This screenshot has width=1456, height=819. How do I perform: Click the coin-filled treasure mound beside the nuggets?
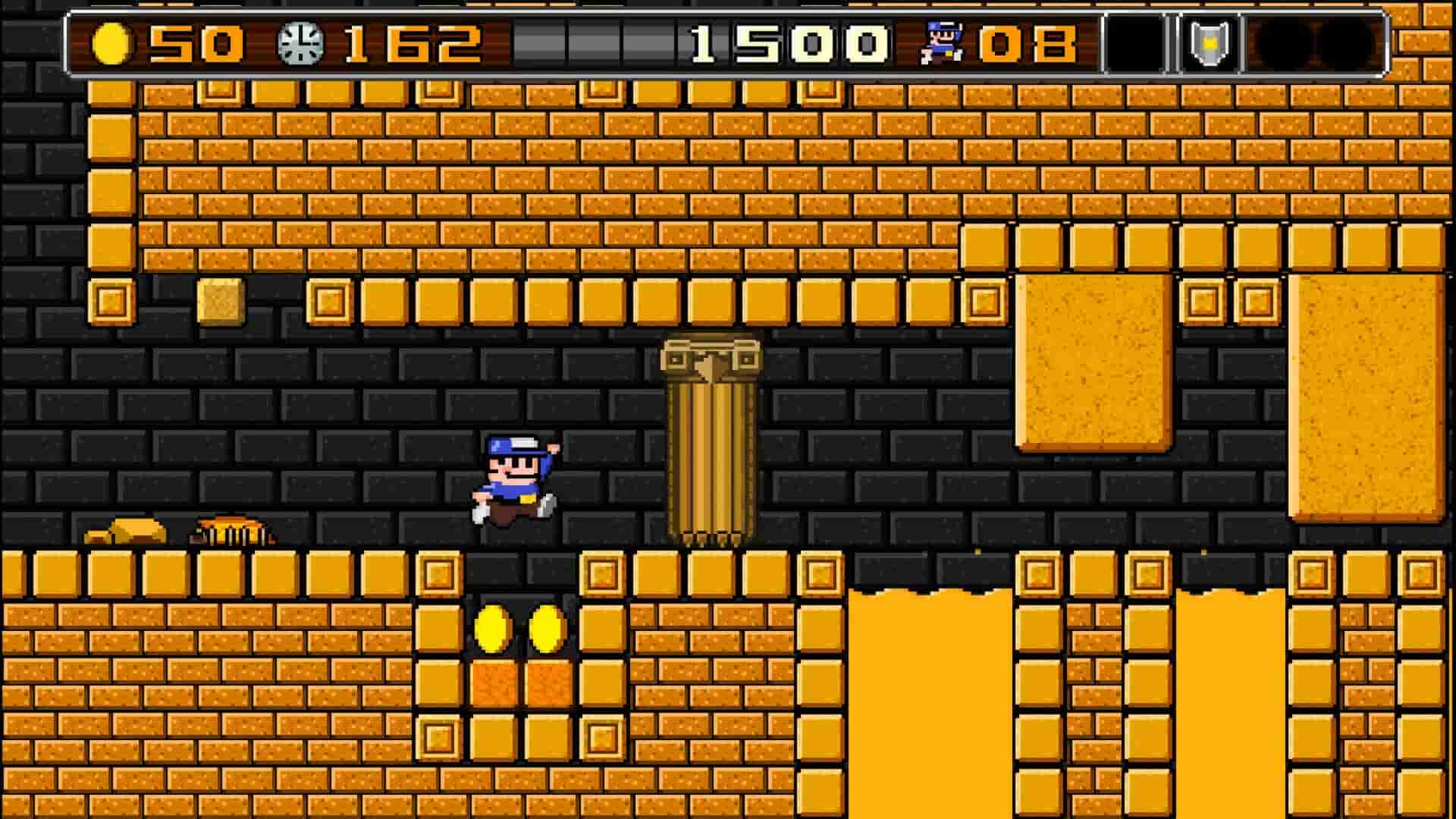[x=231, y=531]
